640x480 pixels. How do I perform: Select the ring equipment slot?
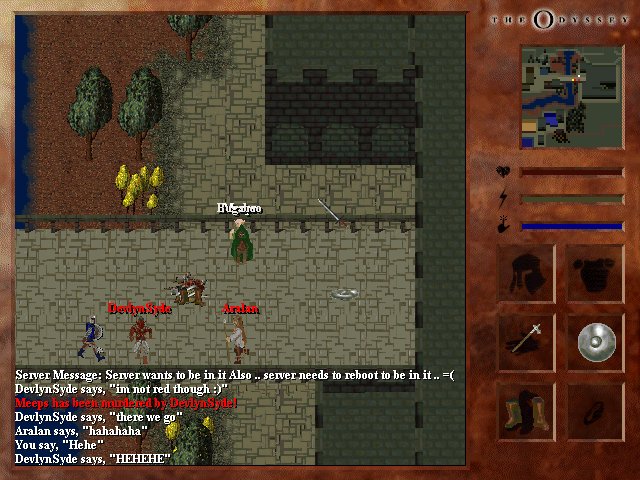[596, 411]
